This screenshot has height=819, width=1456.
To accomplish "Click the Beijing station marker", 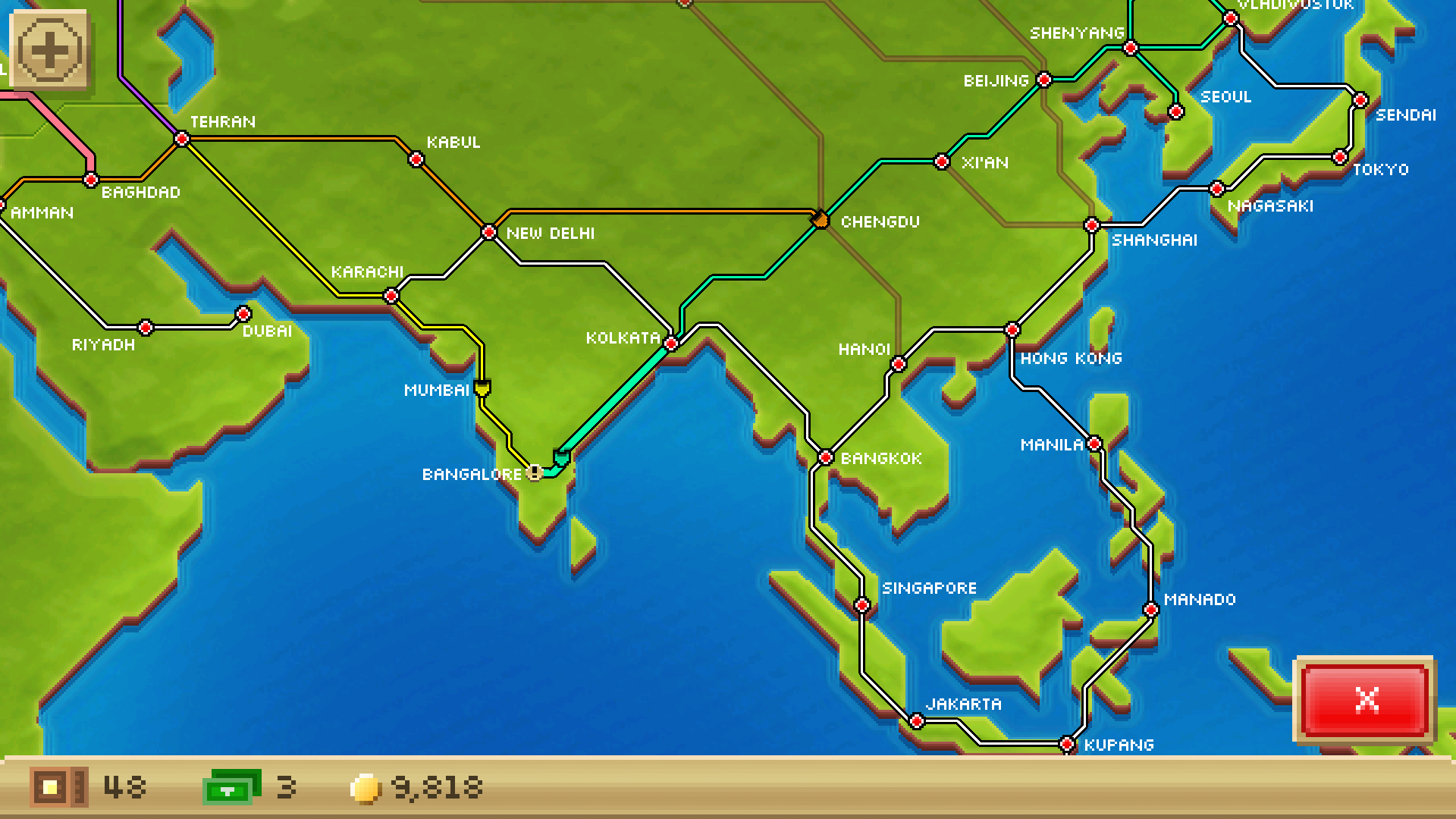I will coord(1044,79).
